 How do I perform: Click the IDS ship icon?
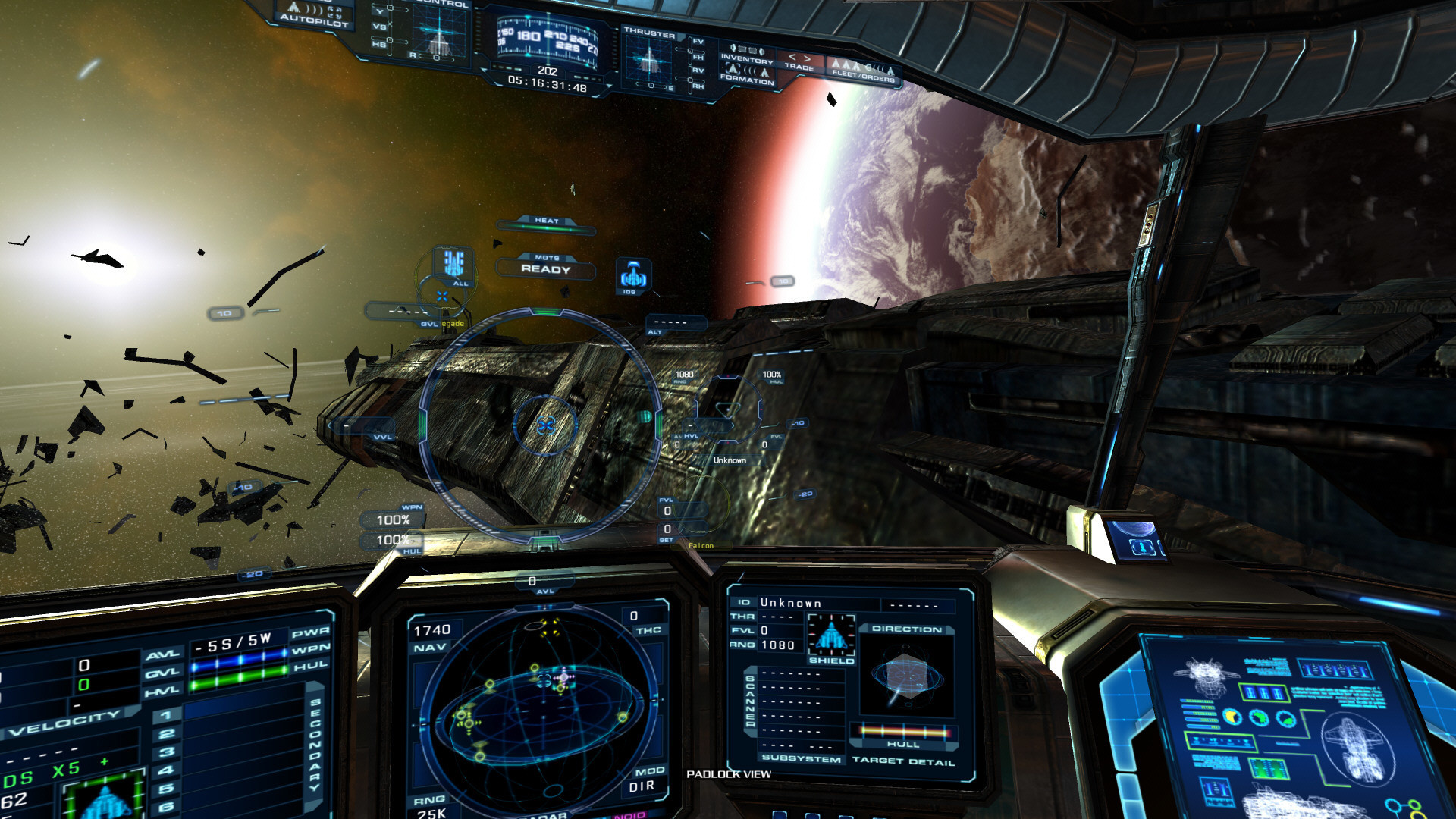click(632, 275)
